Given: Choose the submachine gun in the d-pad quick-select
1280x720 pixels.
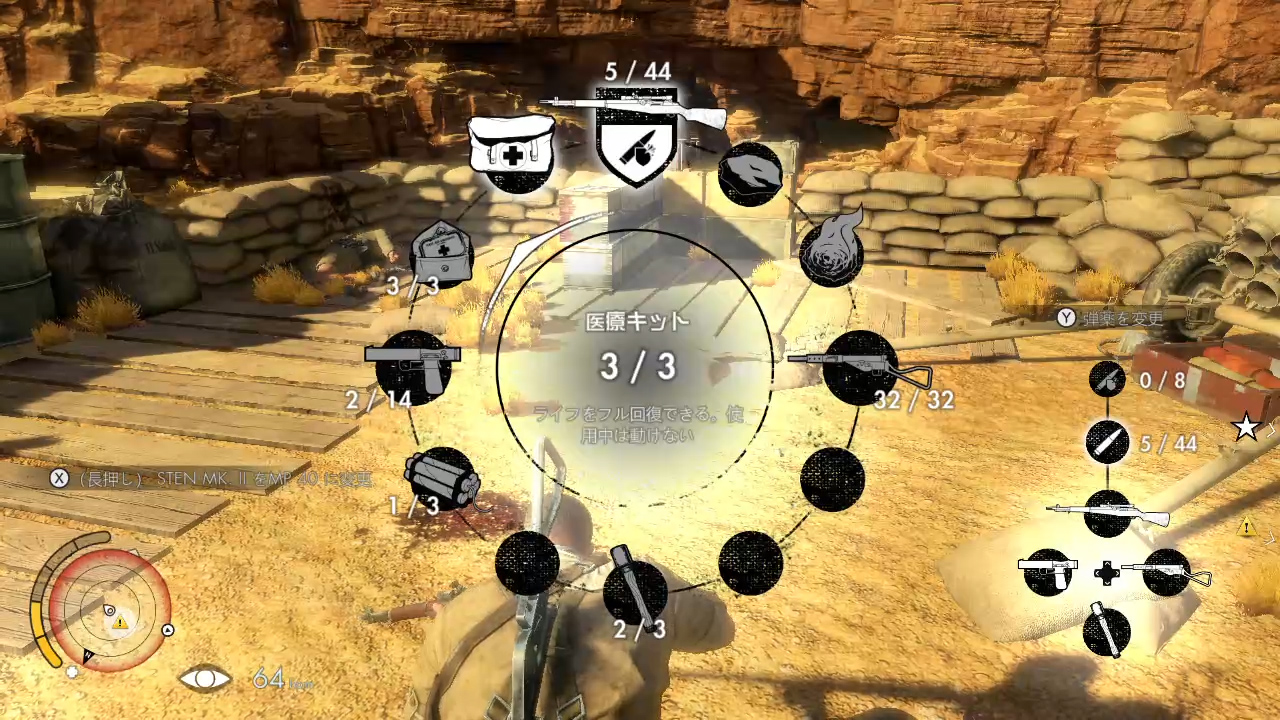Looking at the screenshot, I should (1166, 572).
